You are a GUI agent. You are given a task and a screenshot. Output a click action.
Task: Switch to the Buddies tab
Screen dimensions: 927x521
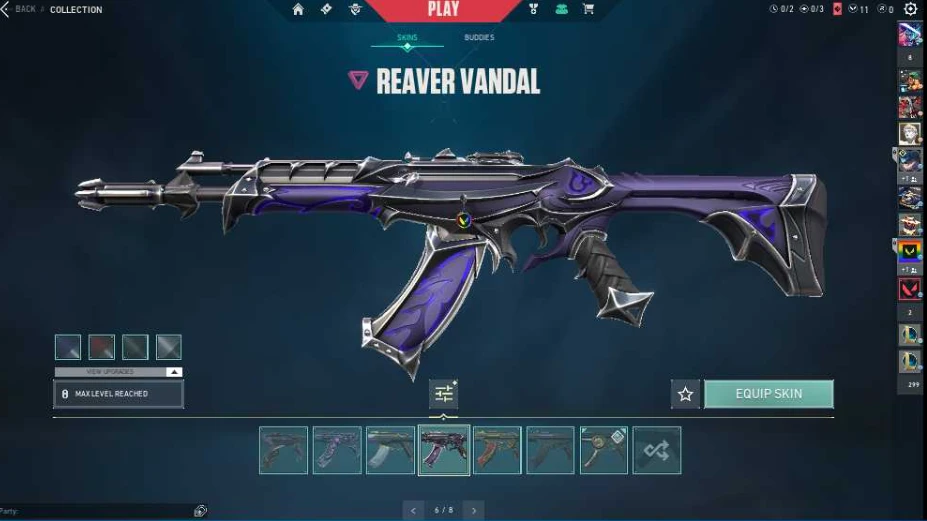coord(478,38)
